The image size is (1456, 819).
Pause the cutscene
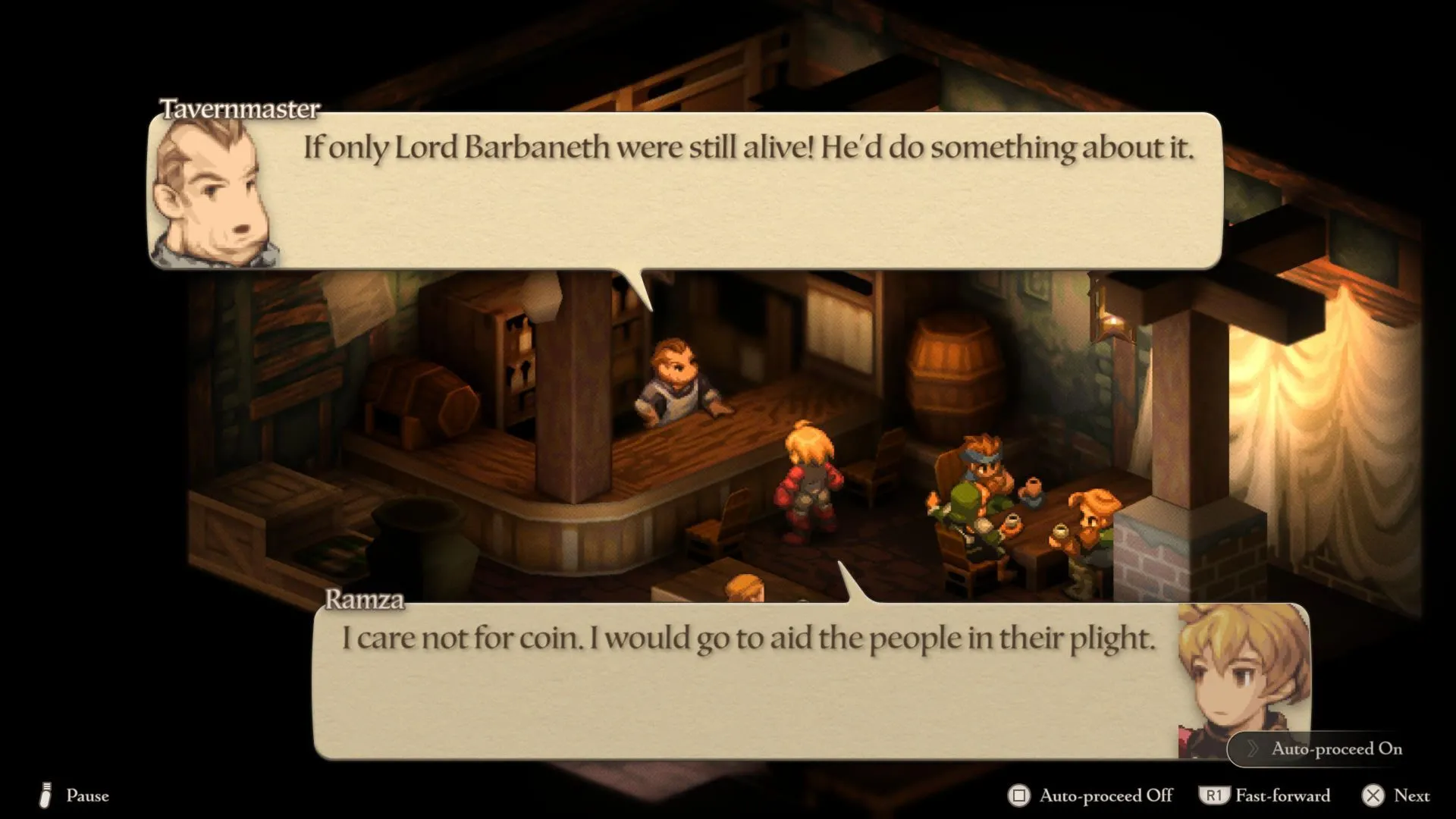pyautogui.click(x=74, y=795)
